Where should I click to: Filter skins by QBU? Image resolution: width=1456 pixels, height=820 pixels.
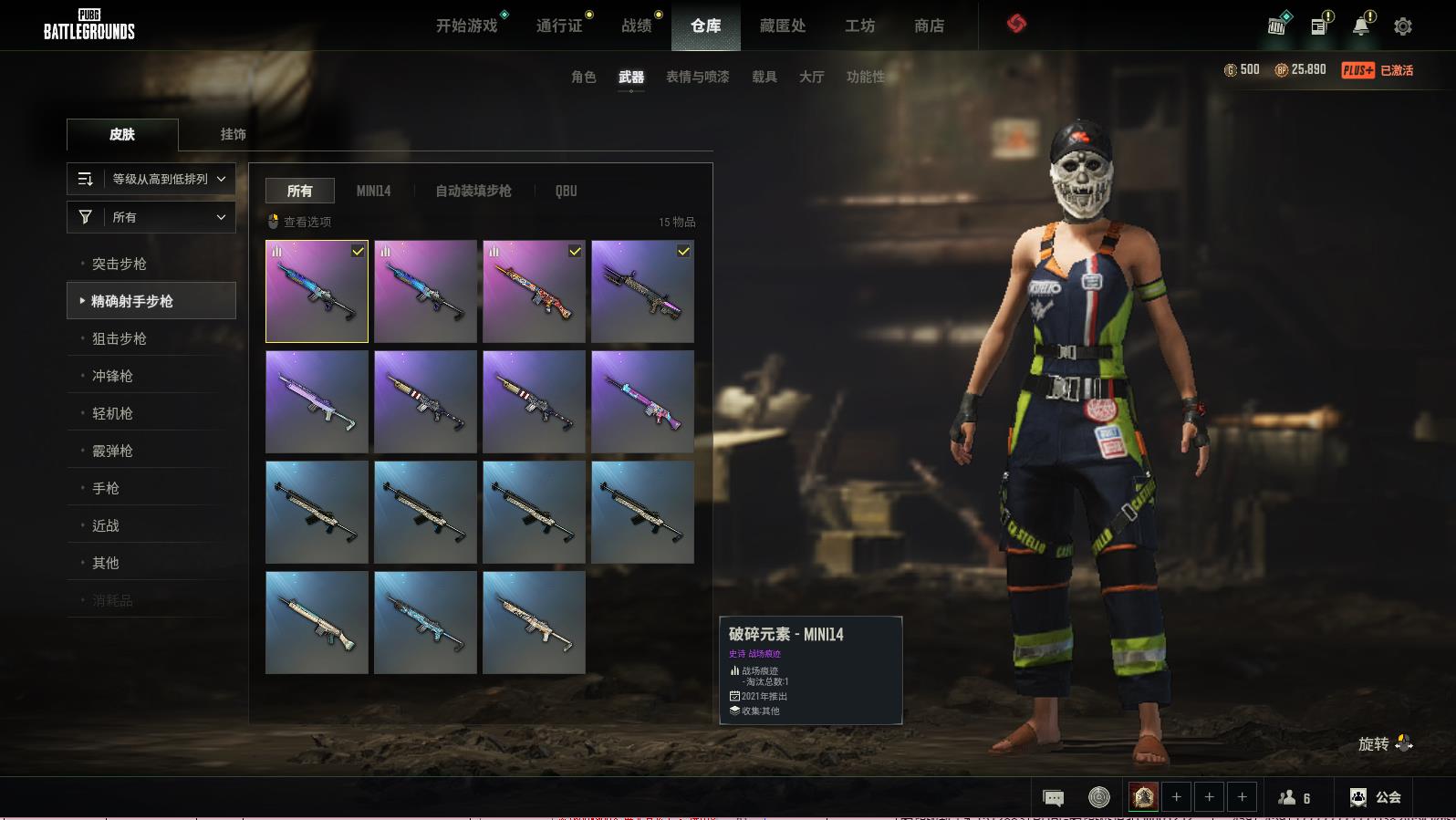tap(566, 191)
